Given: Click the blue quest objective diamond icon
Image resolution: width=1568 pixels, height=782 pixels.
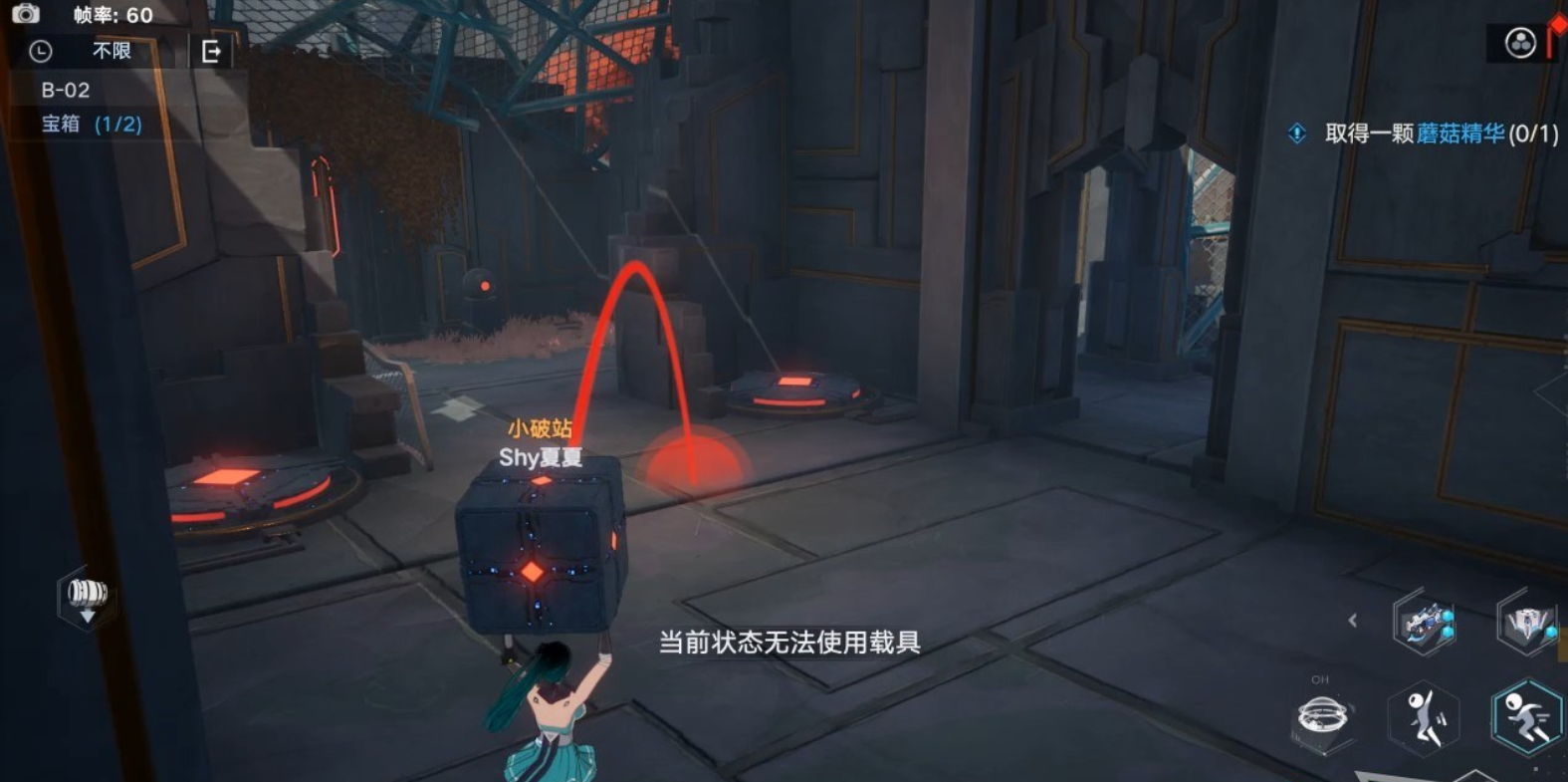Looking at the screenshot, I should (1295, 133).
